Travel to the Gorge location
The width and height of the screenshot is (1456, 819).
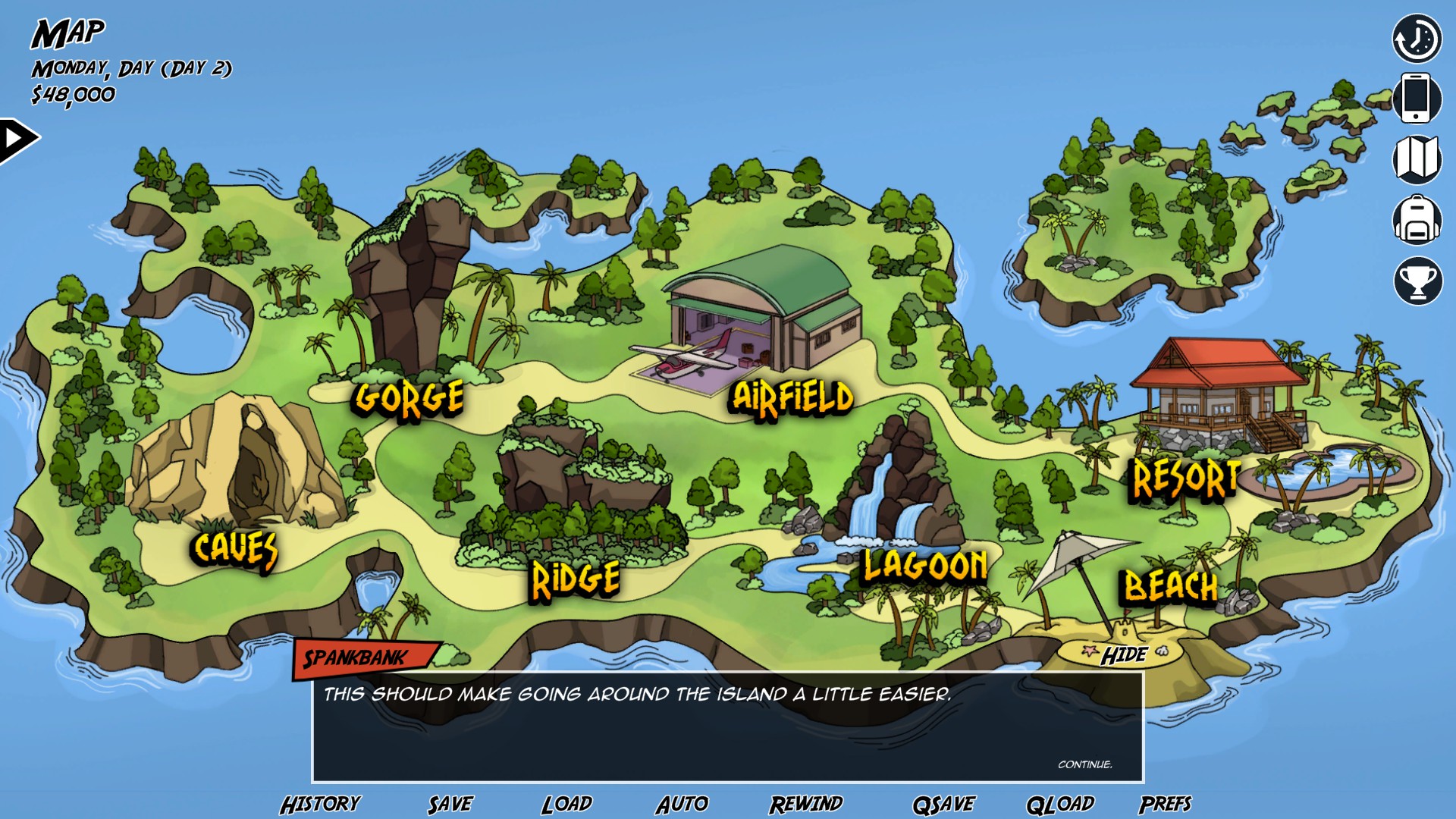[x=409, y=398]
